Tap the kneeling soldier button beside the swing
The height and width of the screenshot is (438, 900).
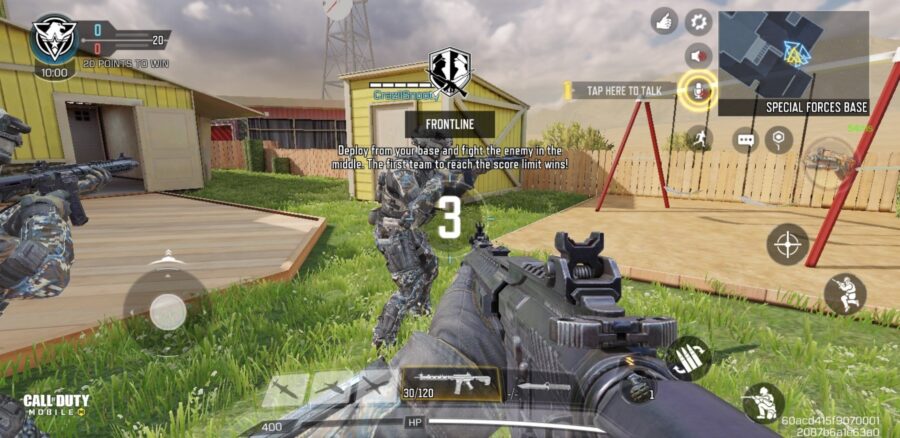845,293
